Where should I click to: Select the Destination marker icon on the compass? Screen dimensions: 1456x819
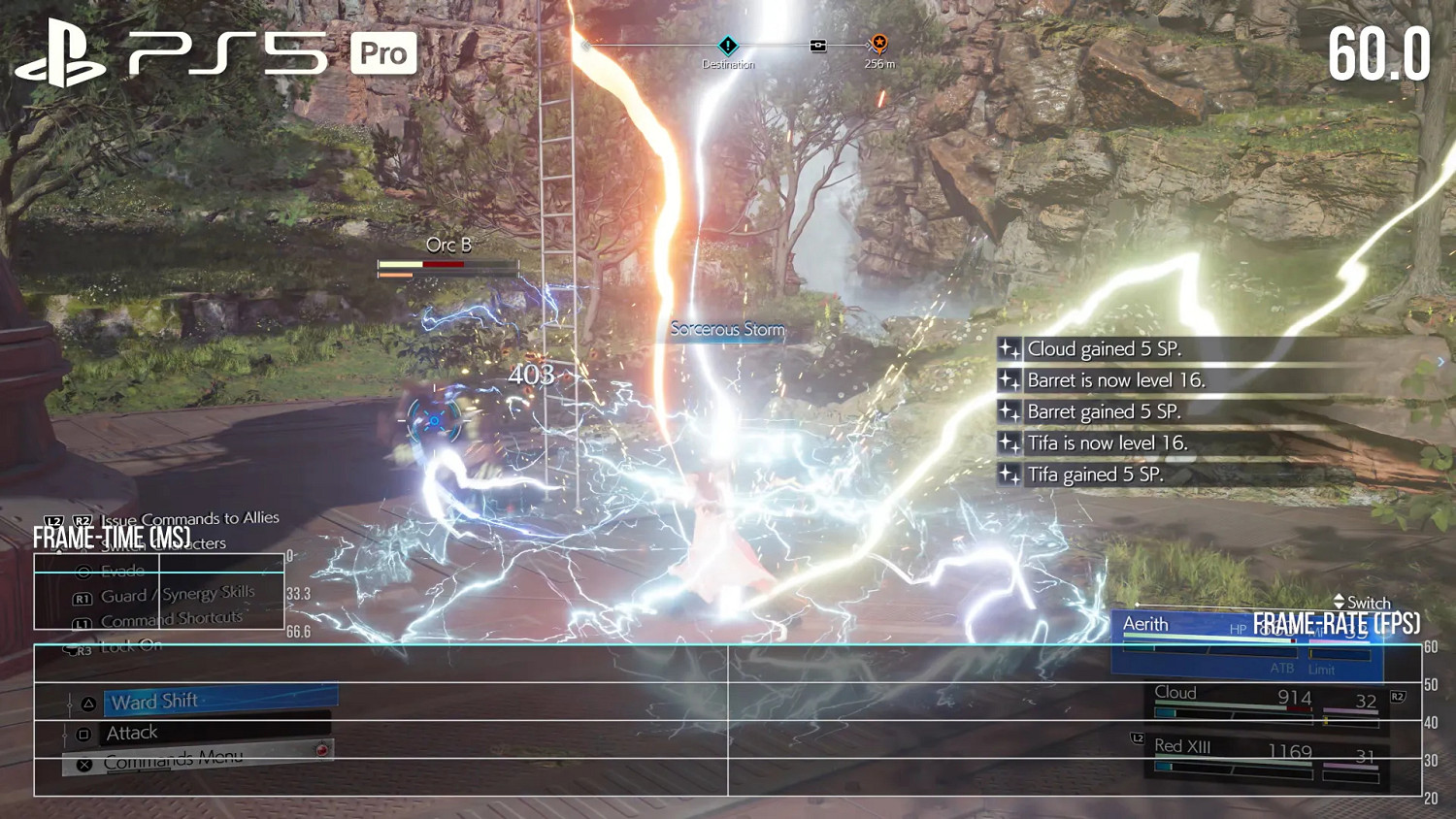pyautogui.click(x=728, y=45)
